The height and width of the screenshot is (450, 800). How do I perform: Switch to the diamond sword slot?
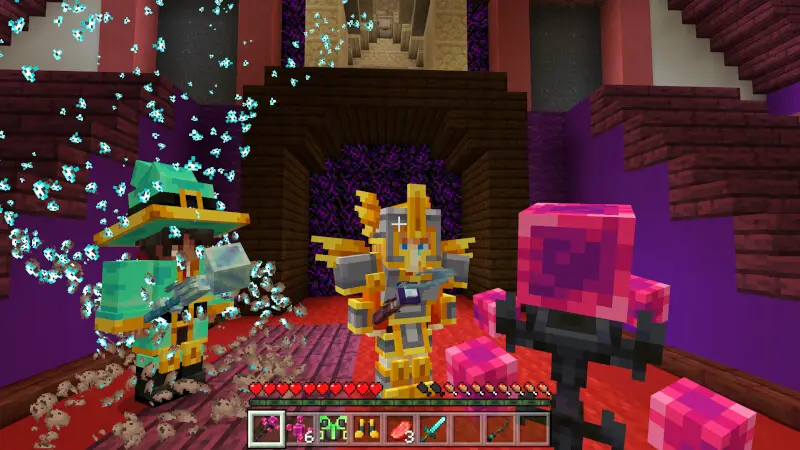pos(433,429)
